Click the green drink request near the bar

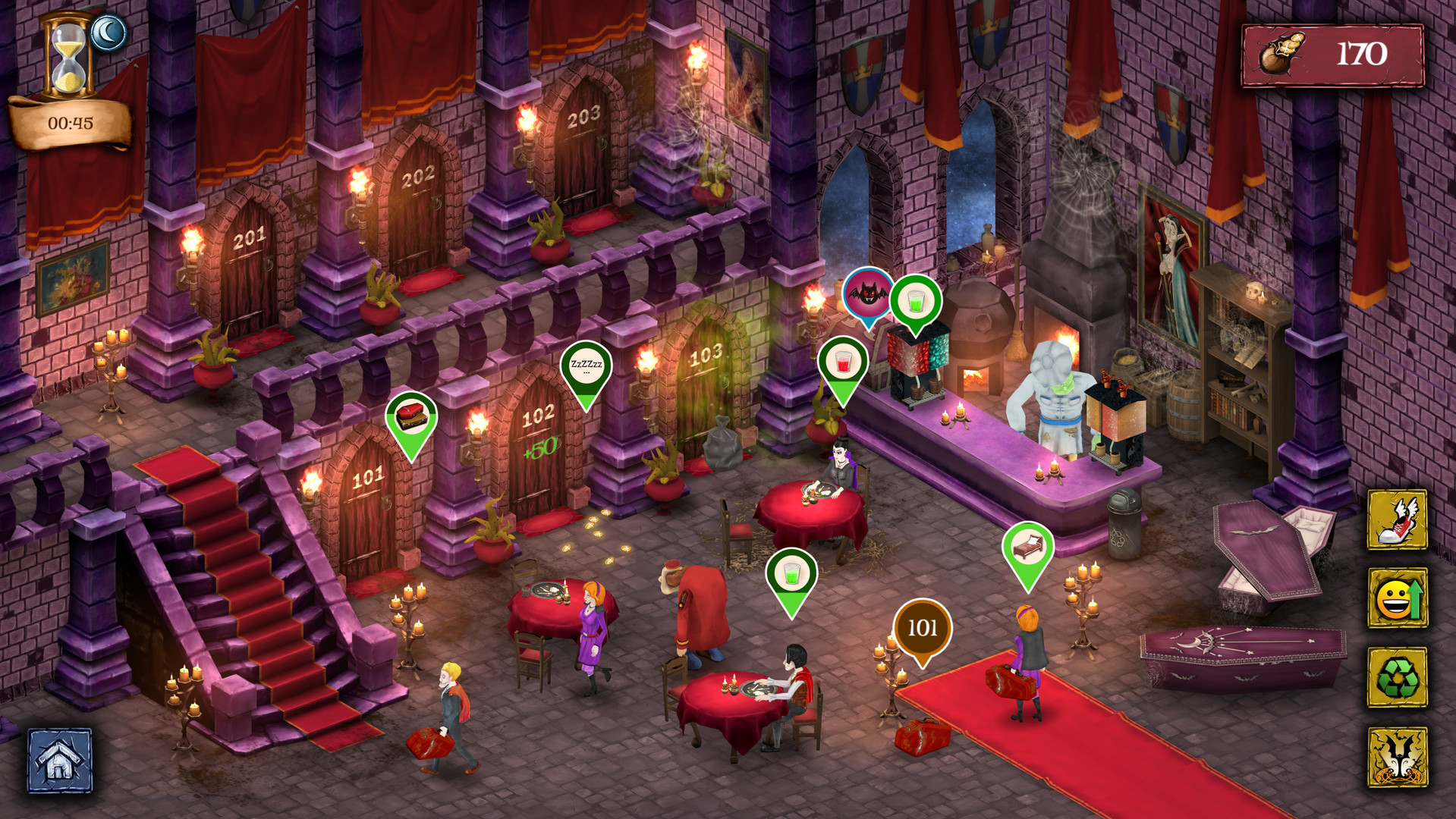[x=915, y=302]
